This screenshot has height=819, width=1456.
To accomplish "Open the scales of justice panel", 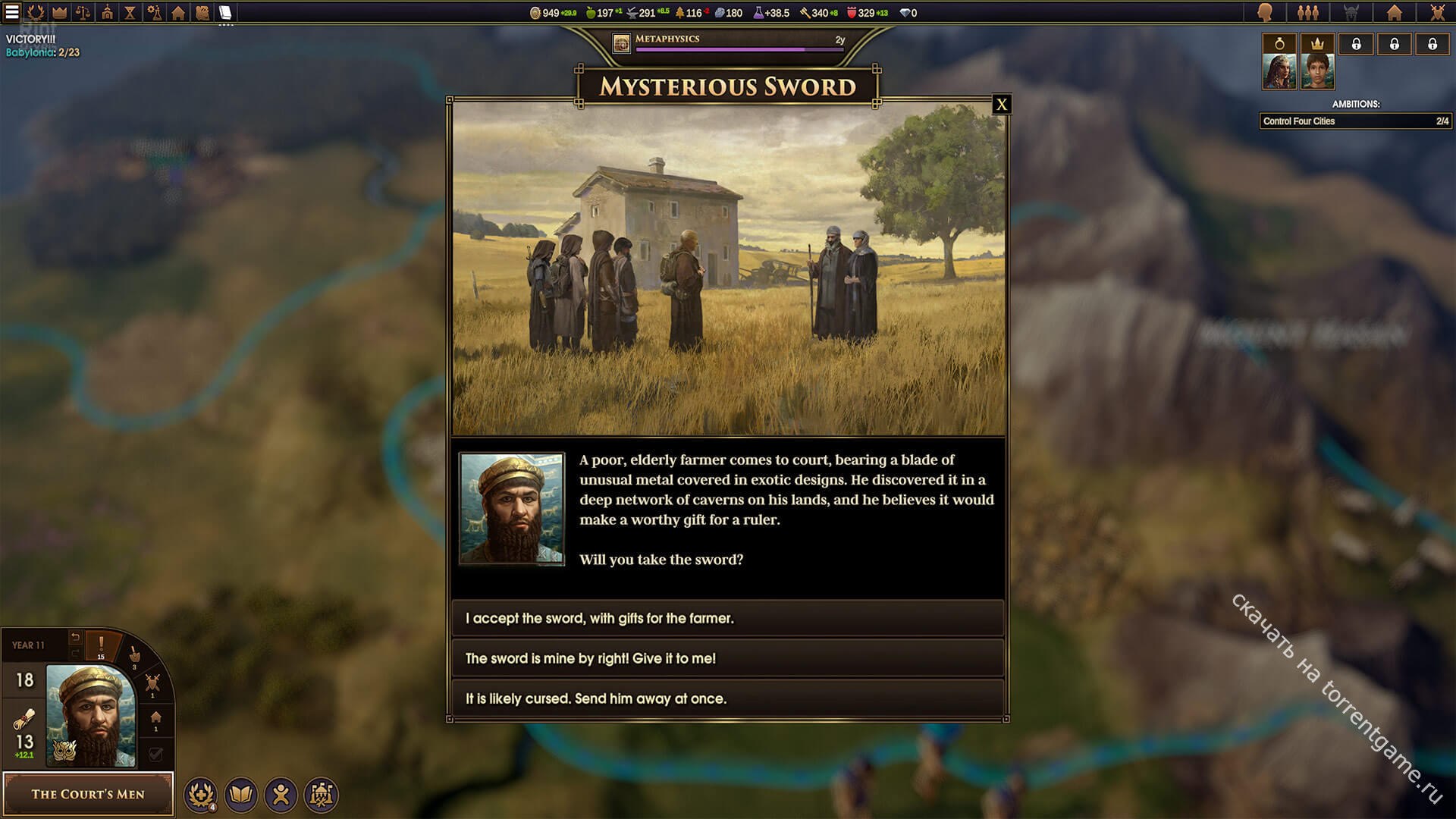I will (x=83, y=12).
